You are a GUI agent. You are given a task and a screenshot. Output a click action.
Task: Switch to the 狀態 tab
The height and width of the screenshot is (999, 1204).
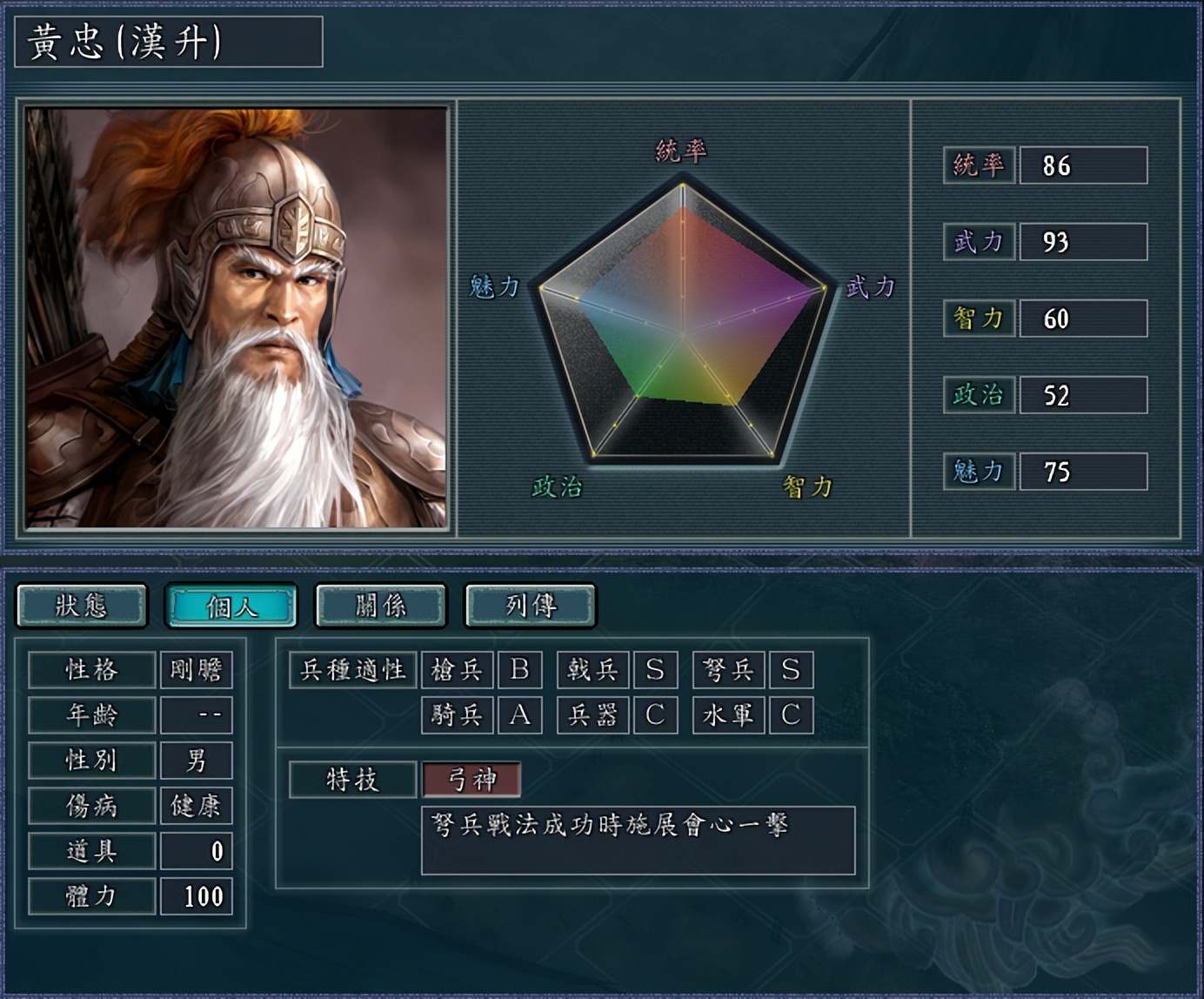click(83, 605)
